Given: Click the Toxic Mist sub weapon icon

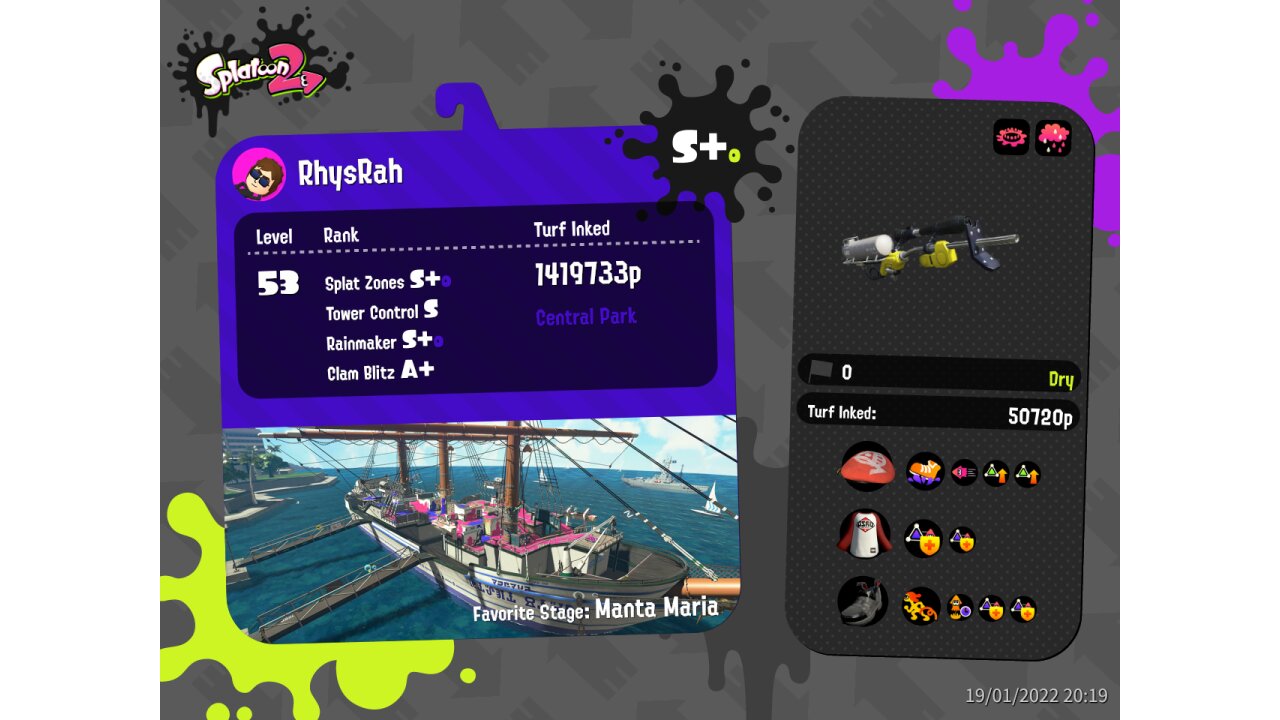Looking at the screenshot, I should (1011, 137).
